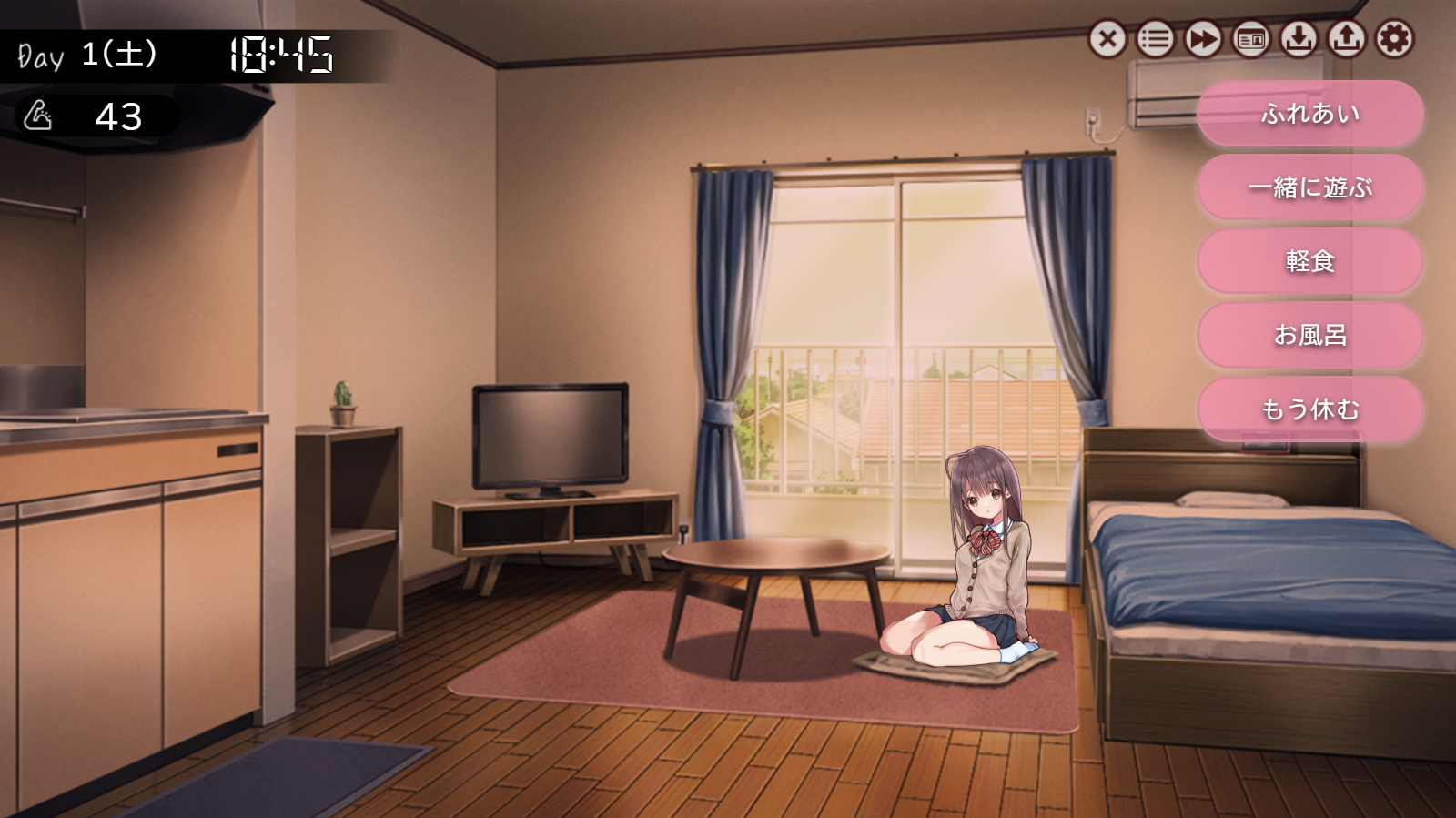
Task: Open the settings gear icon
Action: click(x=1395, y=39)
